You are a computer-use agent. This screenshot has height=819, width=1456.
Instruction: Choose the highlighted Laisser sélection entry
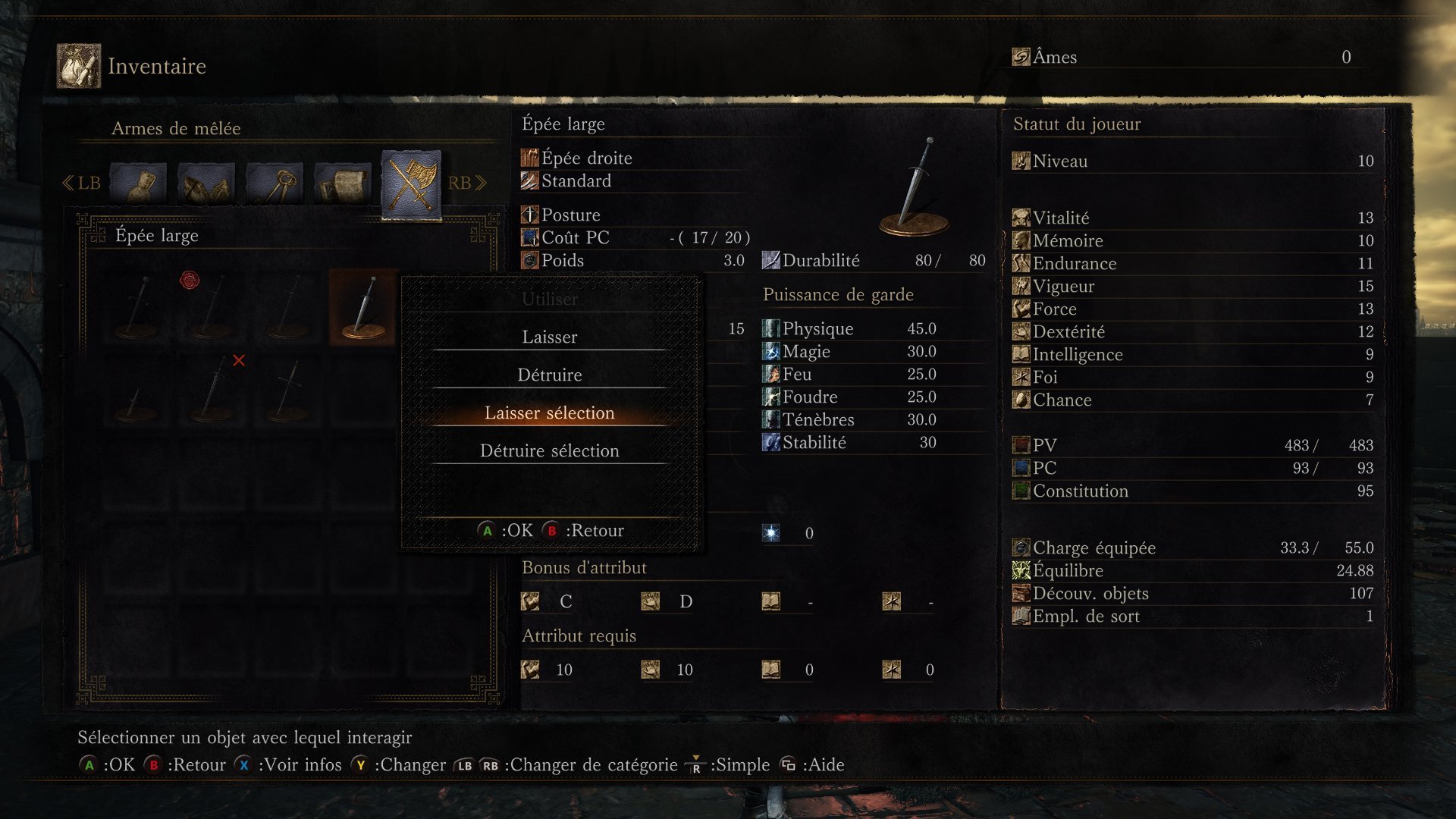tap(549, 413)
